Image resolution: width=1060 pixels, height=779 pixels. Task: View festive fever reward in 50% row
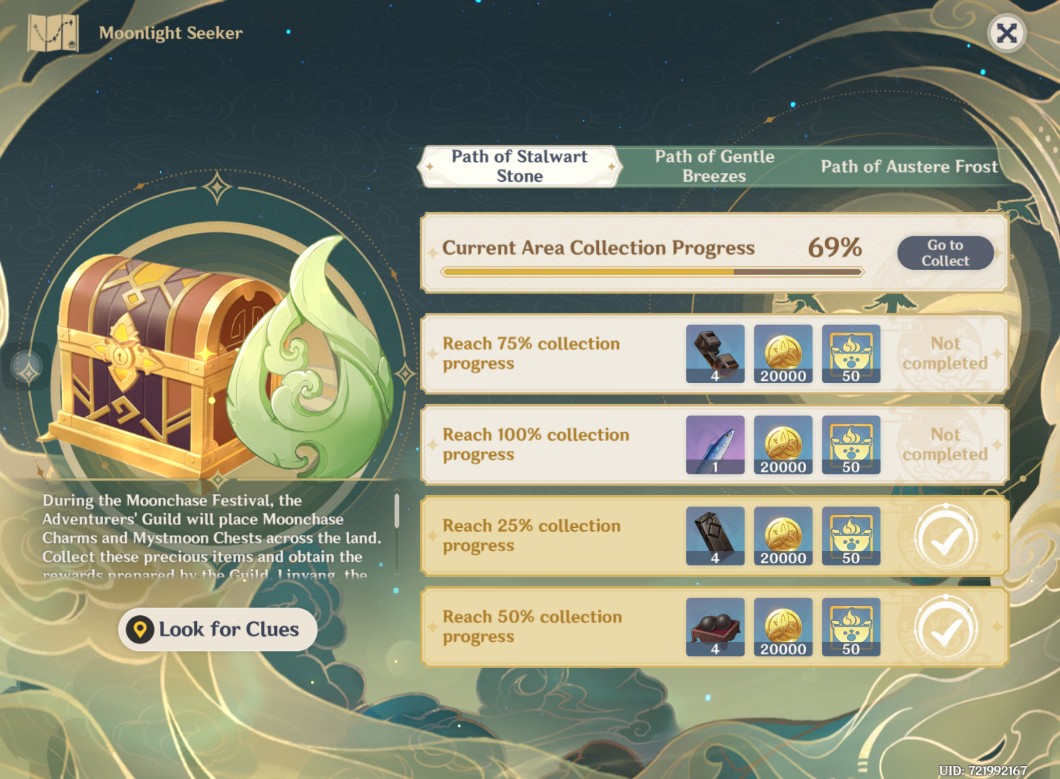click(851, 627)
